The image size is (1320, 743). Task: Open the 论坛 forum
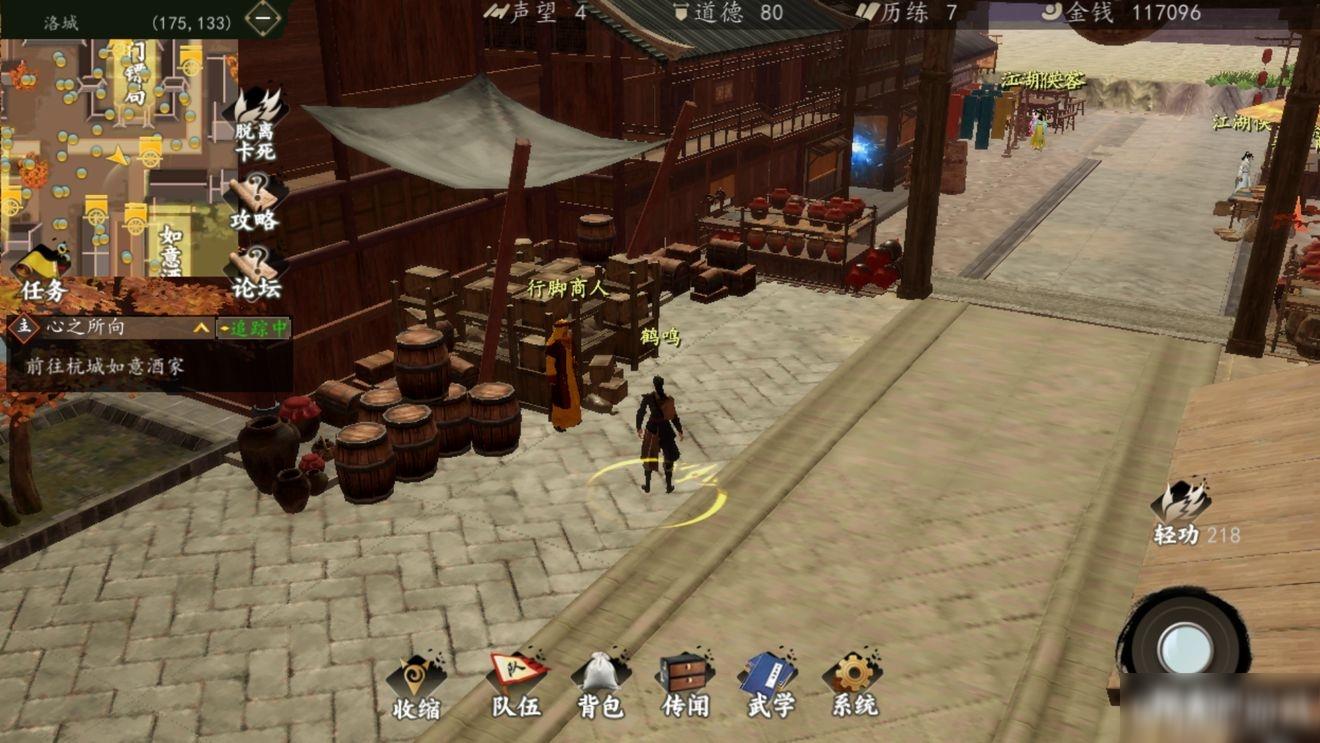(255, 272)
